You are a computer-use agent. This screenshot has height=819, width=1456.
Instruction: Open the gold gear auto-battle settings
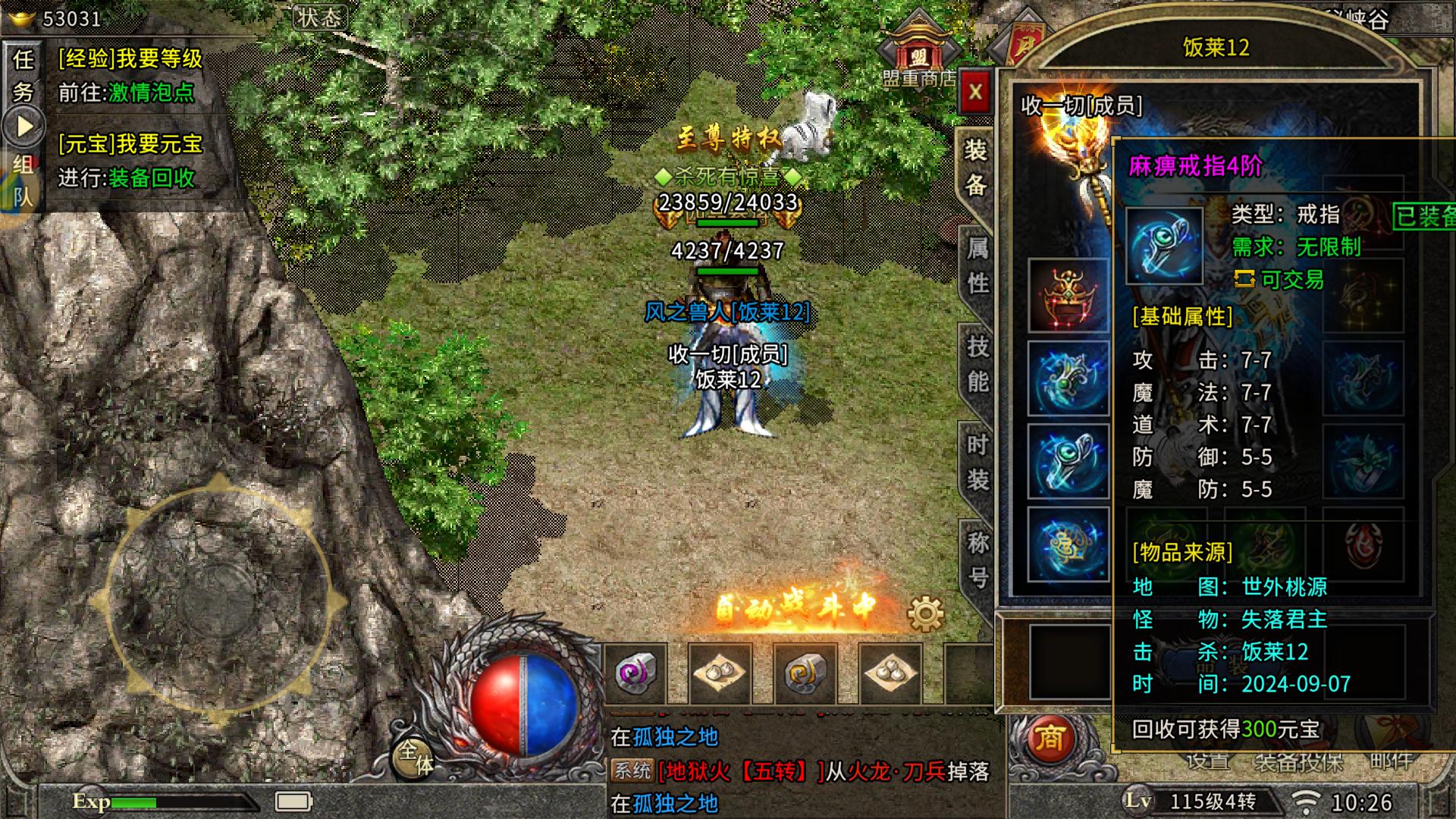click(x=925, y=613)
